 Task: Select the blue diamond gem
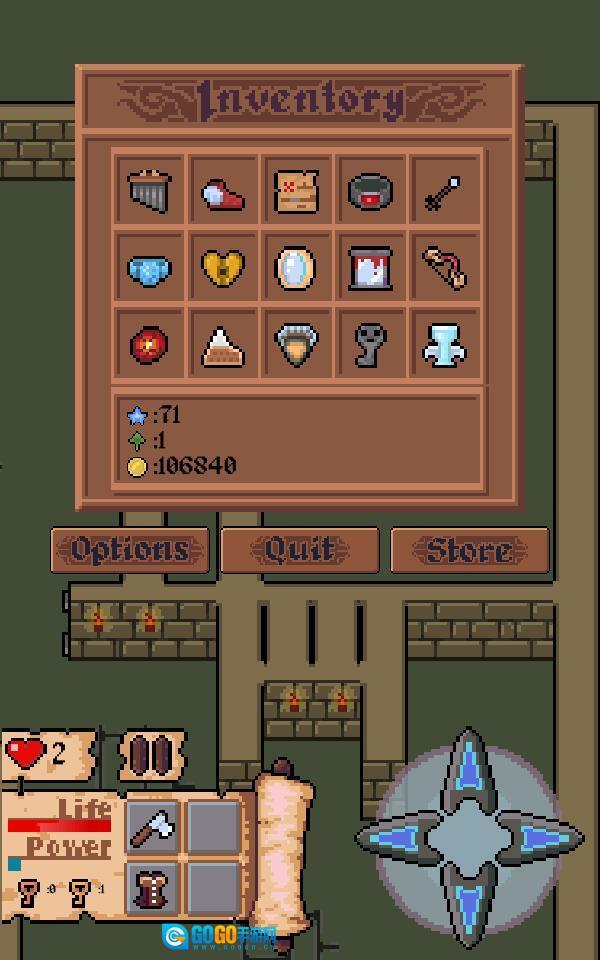pyautogui.click(x=150, y=268)
